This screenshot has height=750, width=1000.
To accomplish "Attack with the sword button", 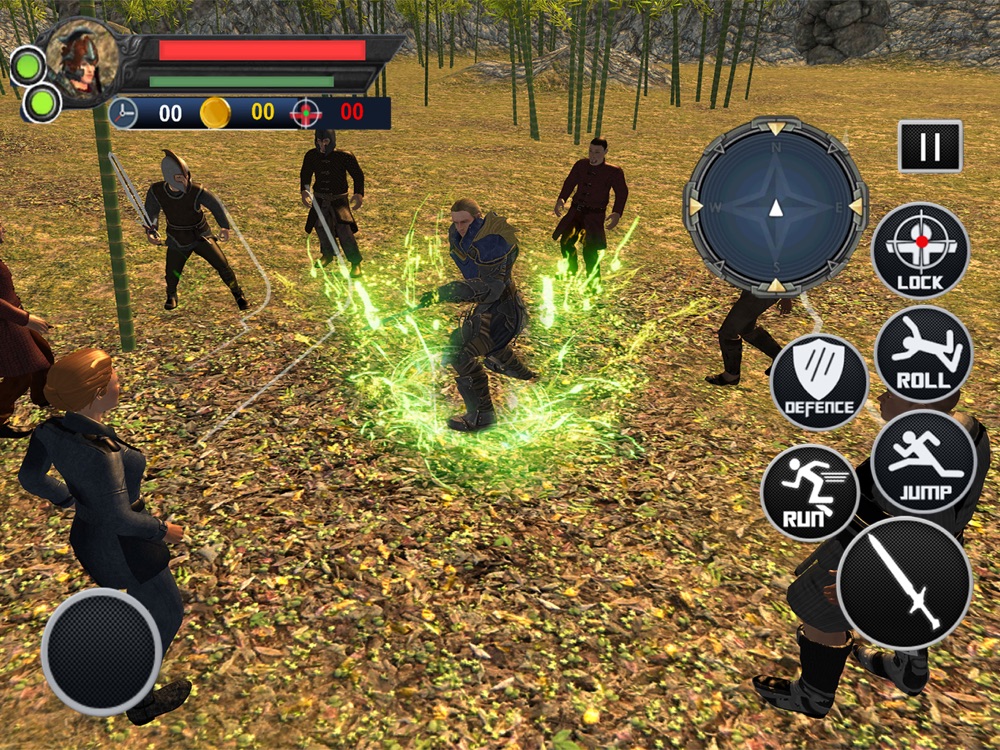I will 904,583.
